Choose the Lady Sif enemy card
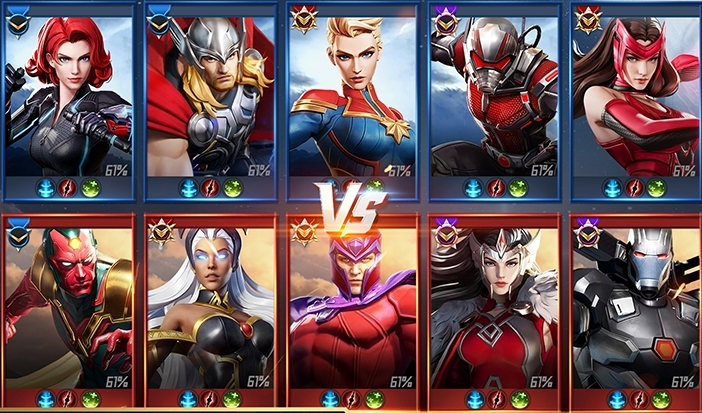Viewport: 702px width, 413px height. point(492,305)
